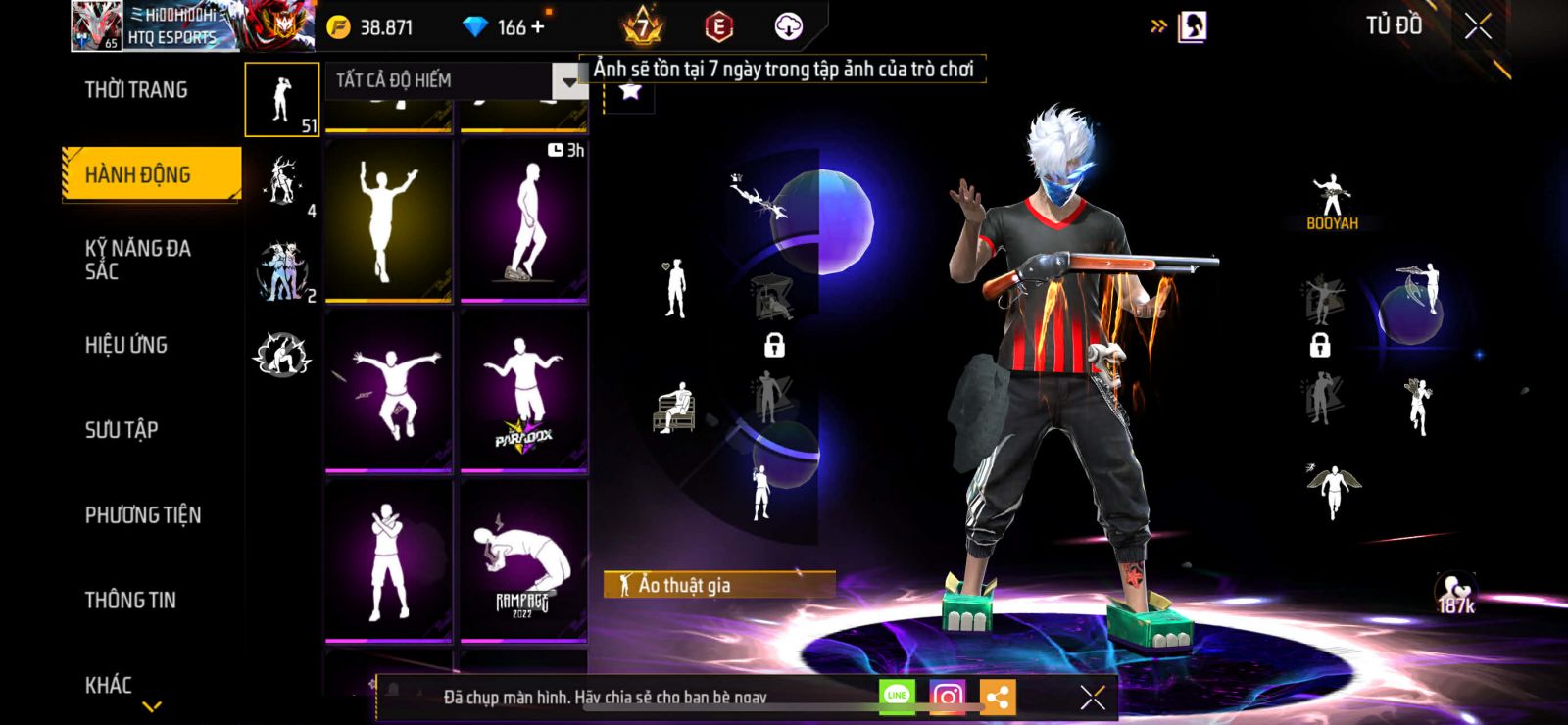Switch to Kỹ Năng Đa Sắc

click(x=138, y=260)
